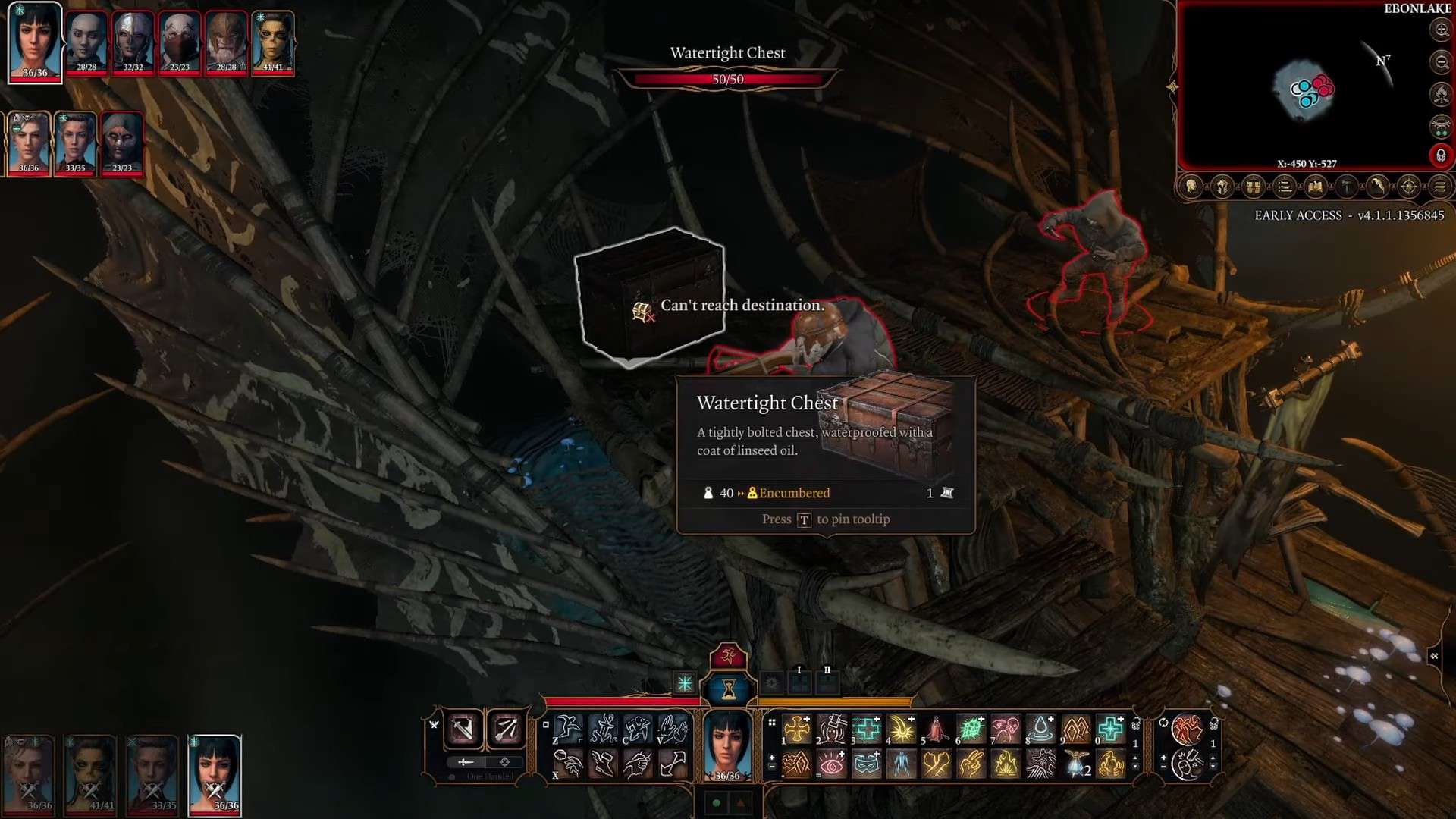Select the bearded helmeted enemy portrait in turn order

coord(226,42)
